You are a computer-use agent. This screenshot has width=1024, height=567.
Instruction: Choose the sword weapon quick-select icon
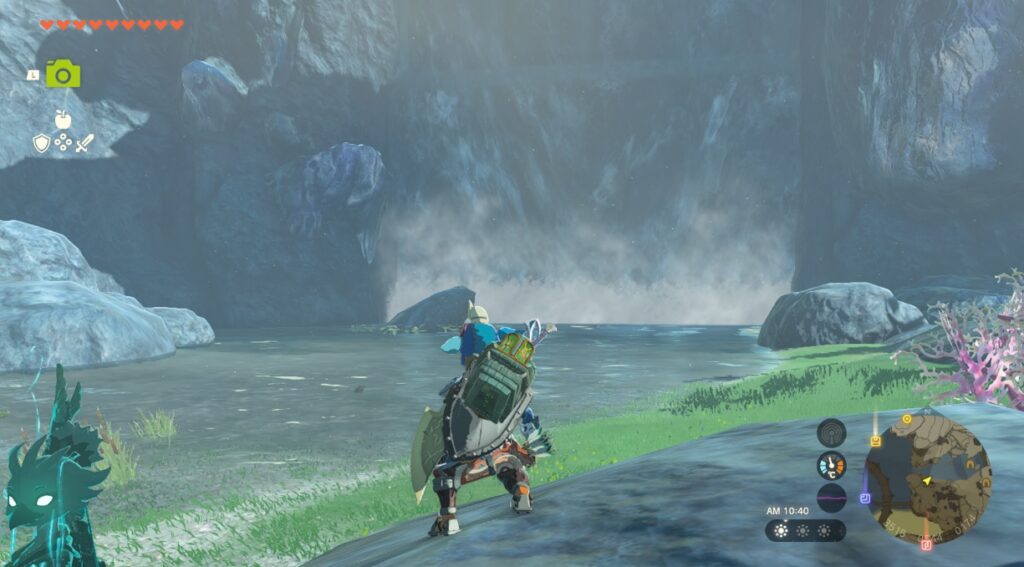pos(84,143)
